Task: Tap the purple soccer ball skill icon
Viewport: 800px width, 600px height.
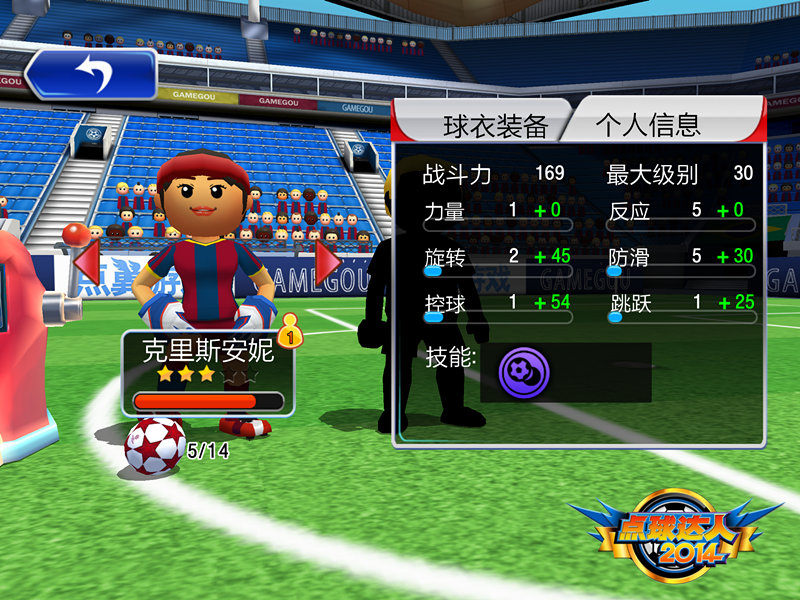Action: pyautogui.click(x=524, y=373)
